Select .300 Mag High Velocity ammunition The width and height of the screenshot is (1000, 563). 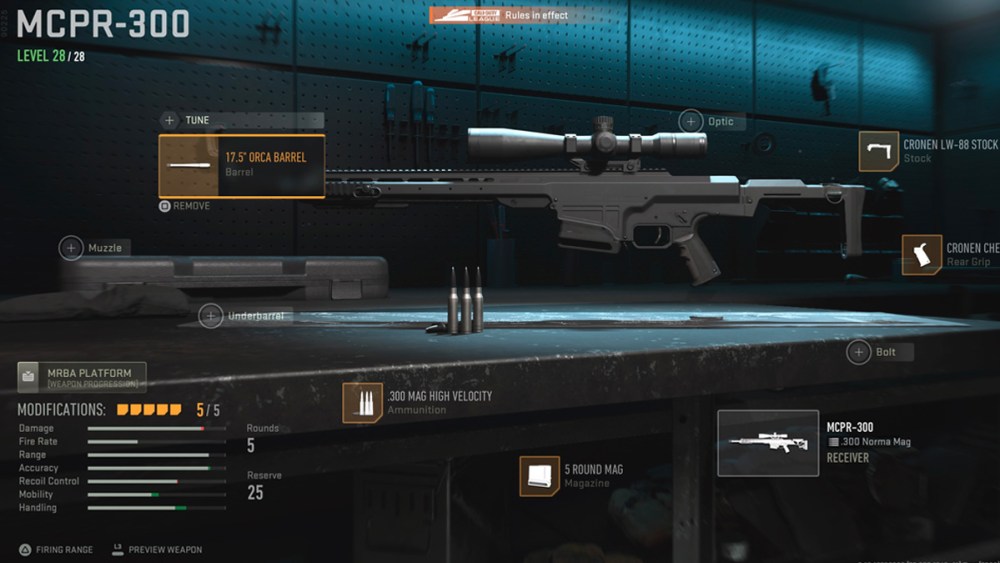click(x=362, y=402)
